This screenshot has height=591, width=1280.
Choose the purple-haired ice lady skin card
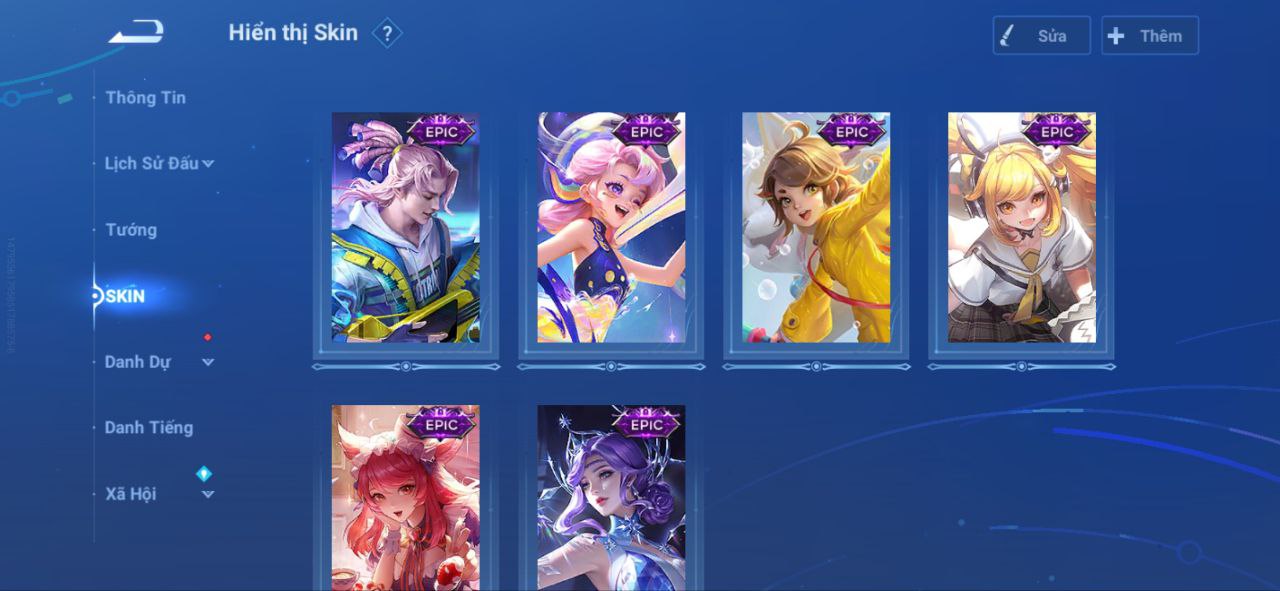click(611, 498)
